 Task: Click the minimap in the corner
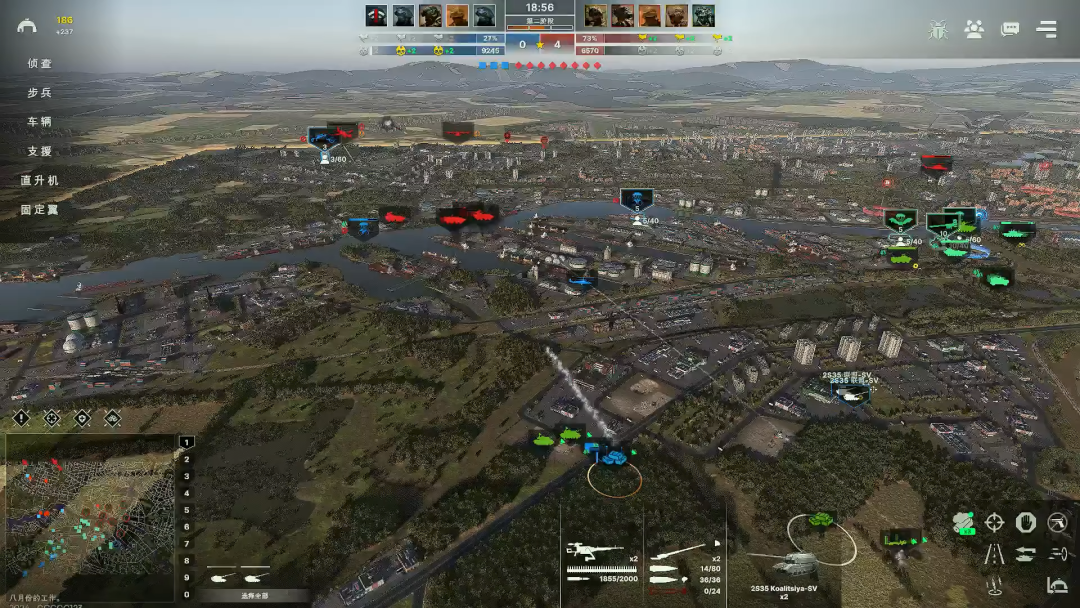(x=90, y=517)
